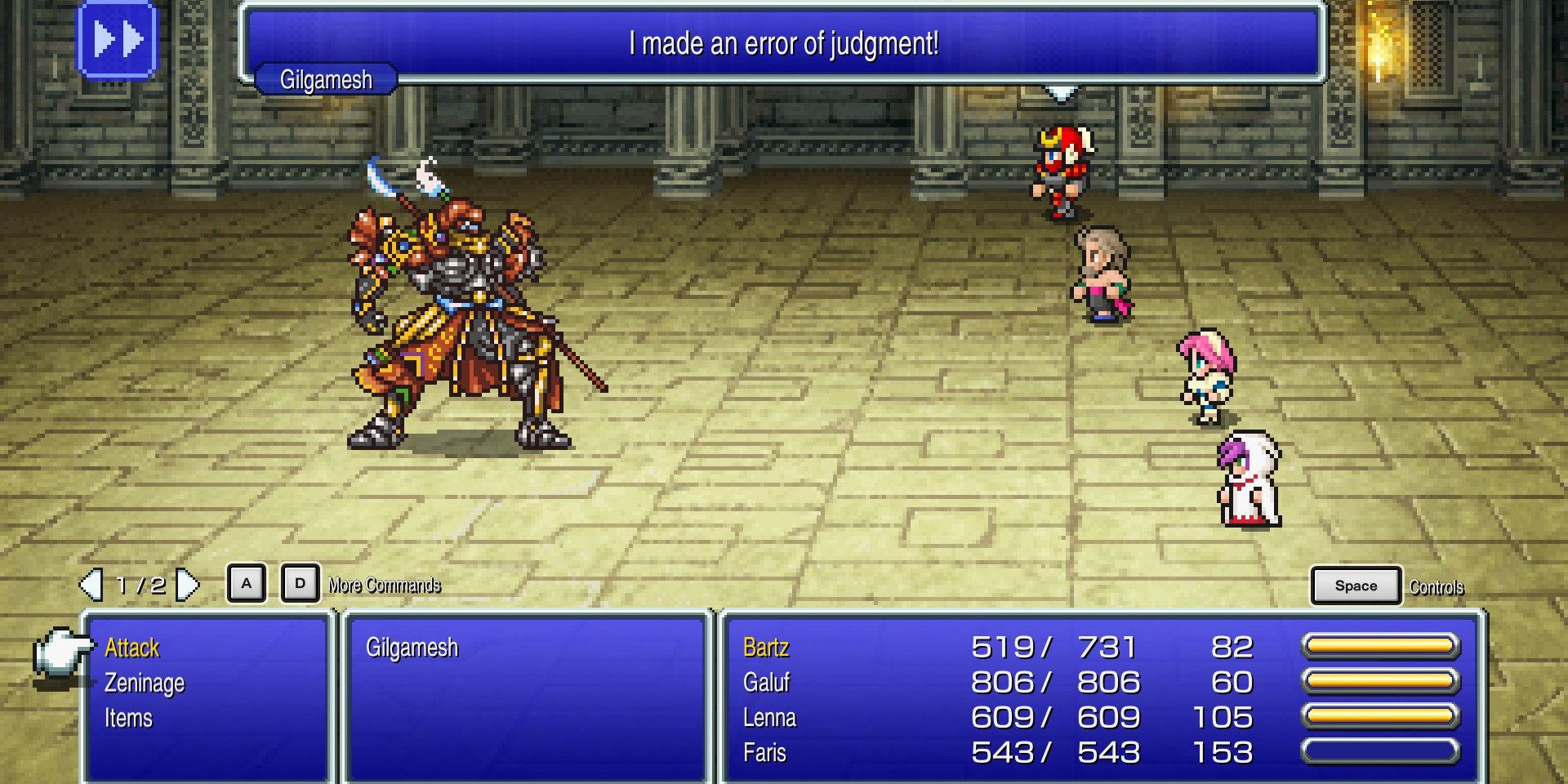Select the Items command

(x=127, y=718)
